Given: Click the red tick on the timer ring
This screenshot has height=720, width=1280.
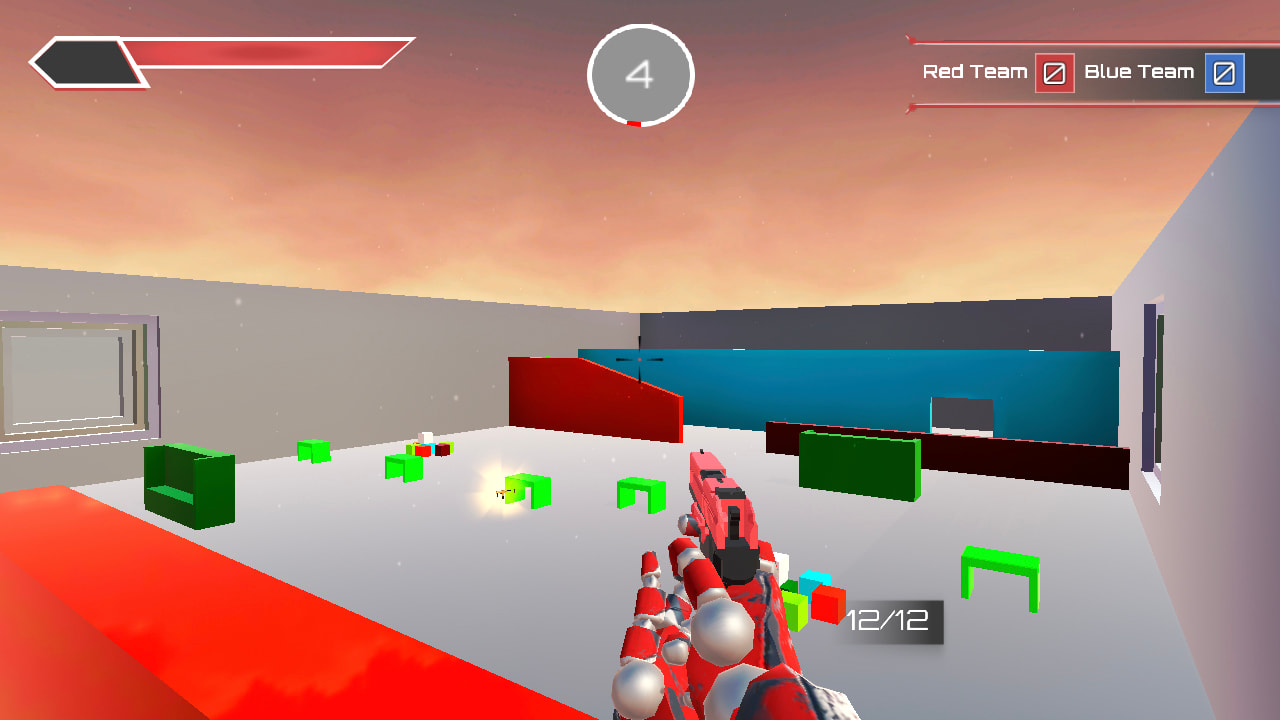Looking at the screenshot, I should coord(633,123).
